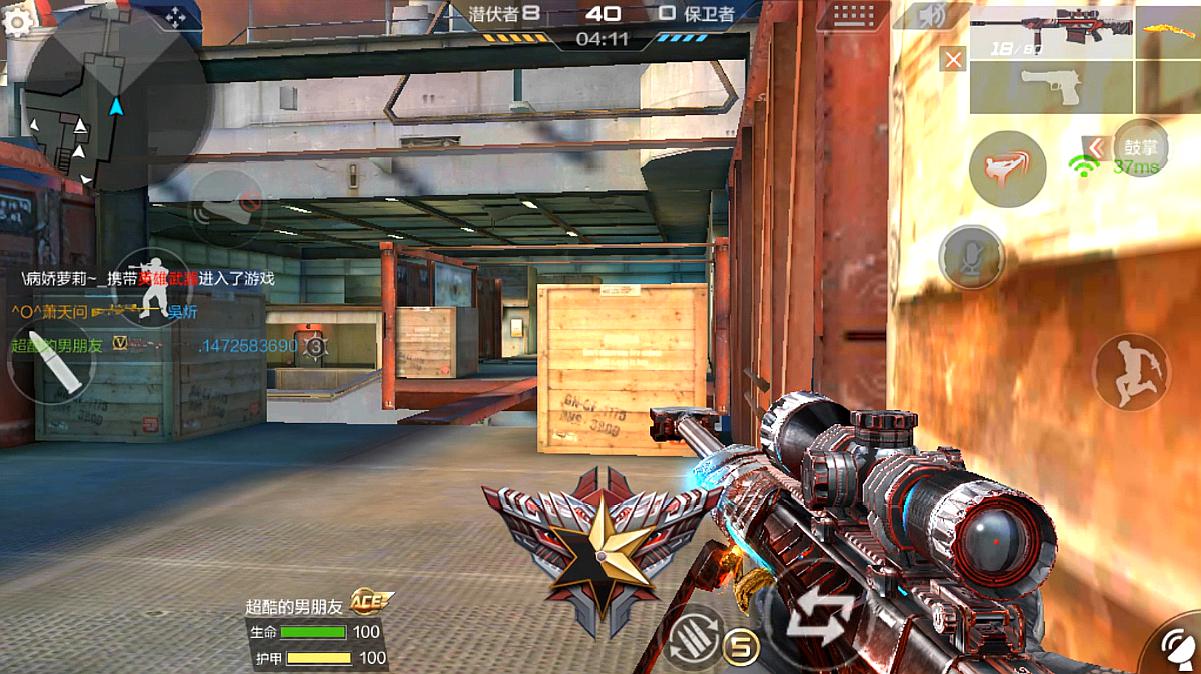
Task: Switch to the pistol weapon slot
Action: click(x=1050, y=87)
